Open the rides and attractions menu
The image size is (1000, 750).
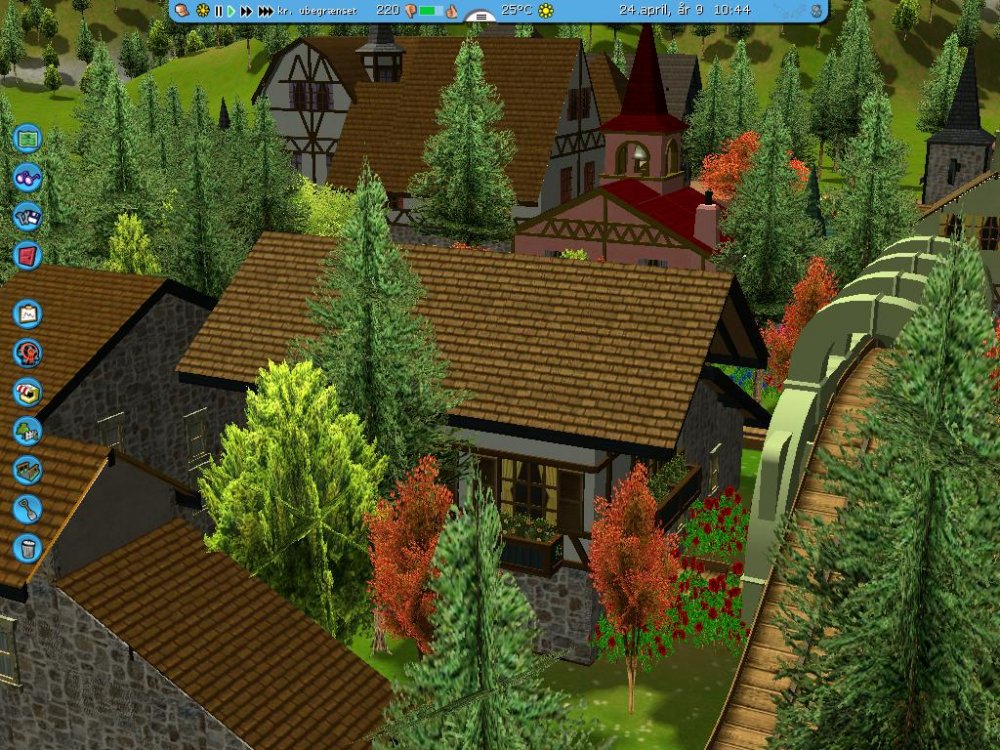tap(27, 353)
